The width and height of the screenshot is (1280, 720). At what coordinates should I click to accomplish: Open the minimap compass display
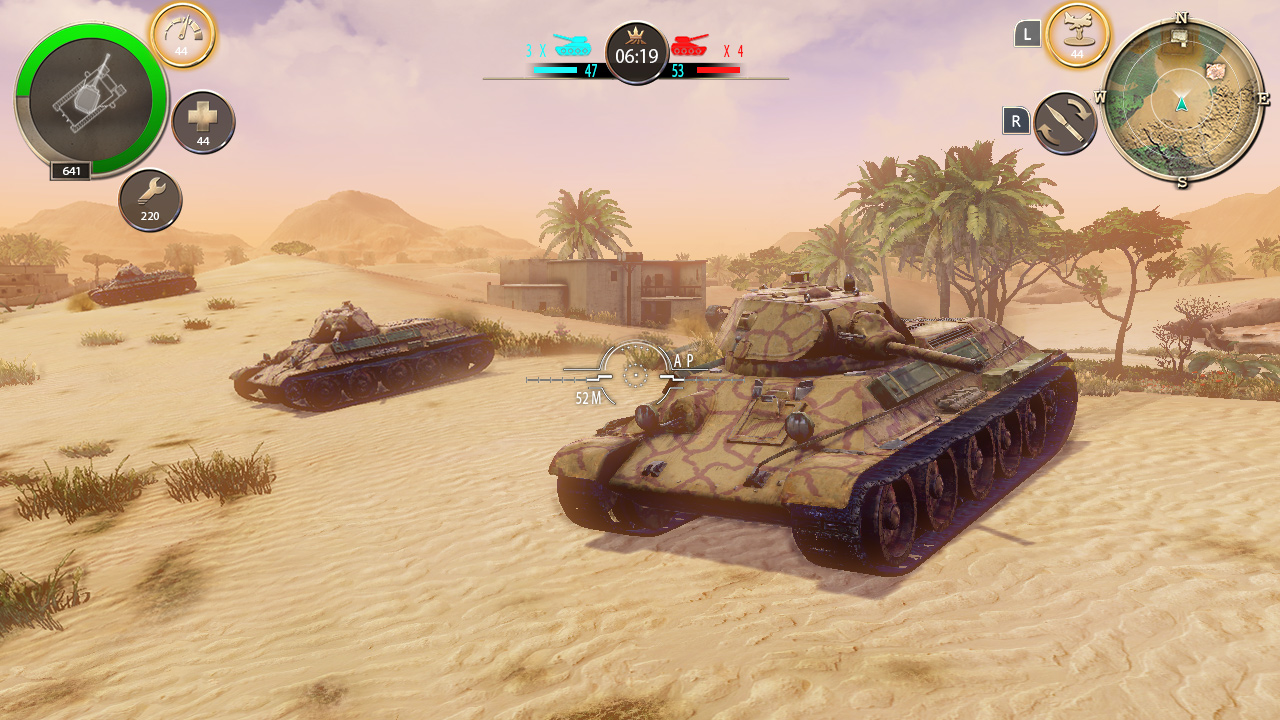pos(1184,100)
